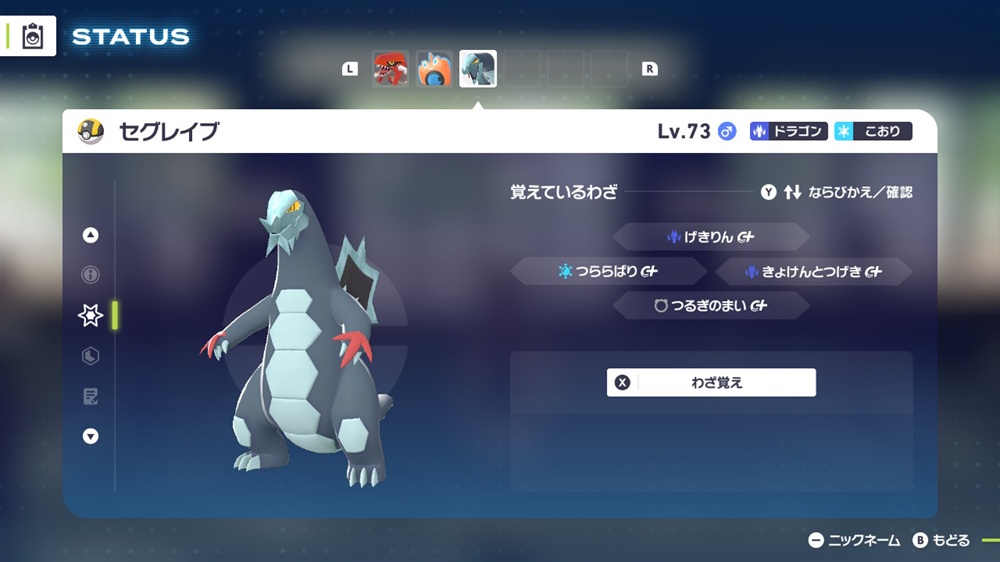Switch to the hexagon clock page tab

coord(91,356)
